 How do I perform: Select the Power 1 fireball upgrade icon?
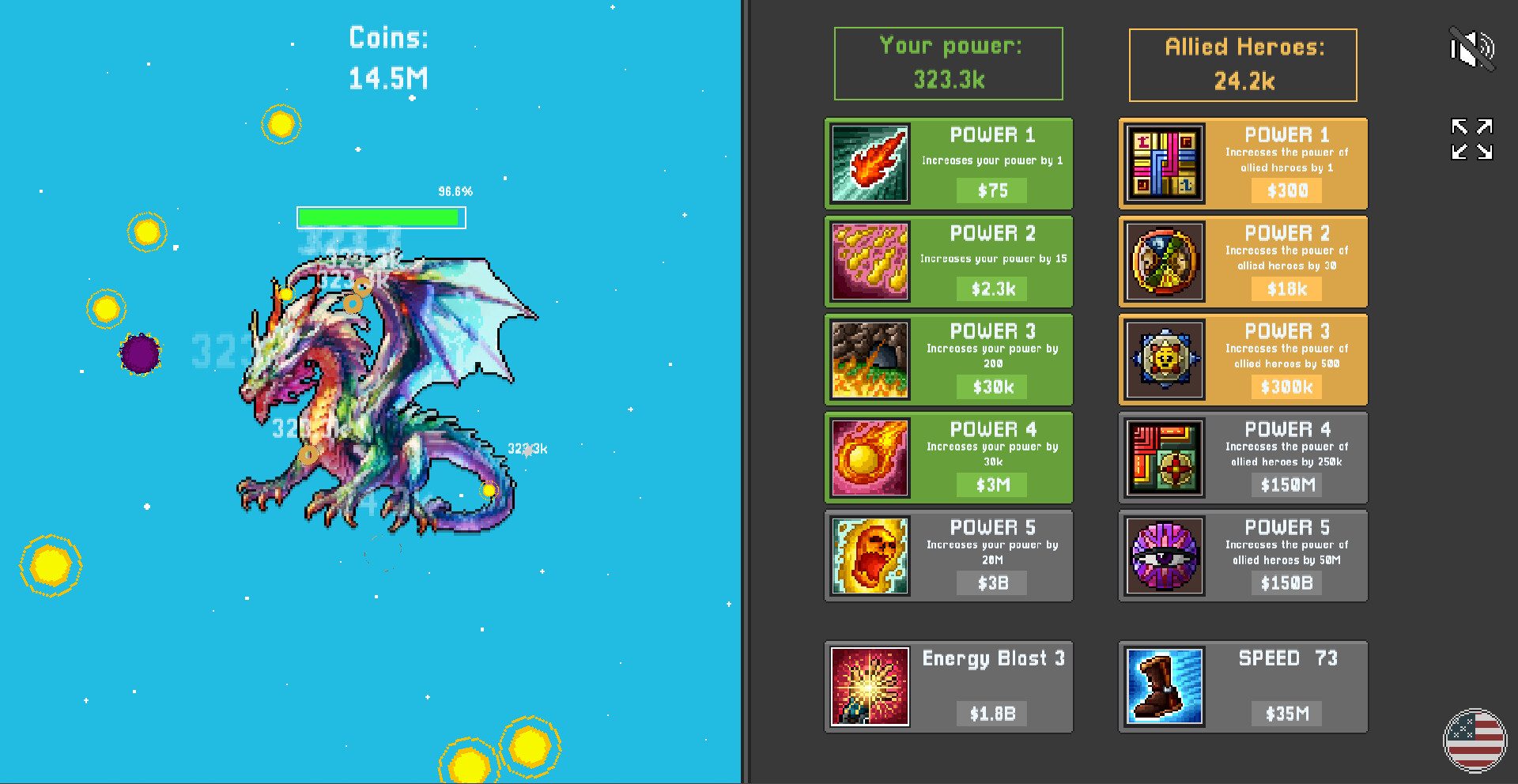[869, 164]
